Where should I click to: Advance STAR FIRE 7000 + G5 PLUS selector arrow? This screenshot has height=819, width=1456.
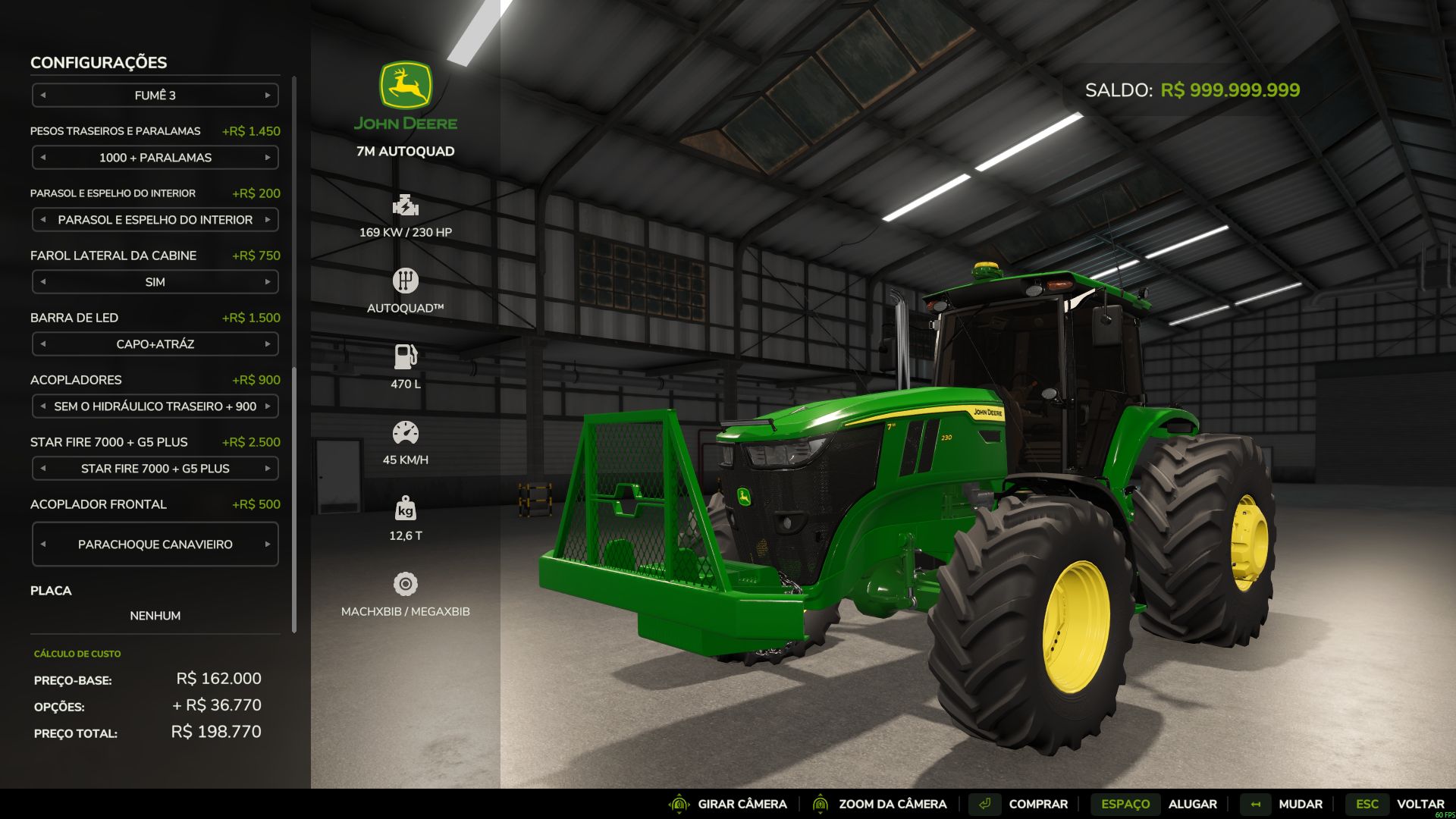click(269, 469)
